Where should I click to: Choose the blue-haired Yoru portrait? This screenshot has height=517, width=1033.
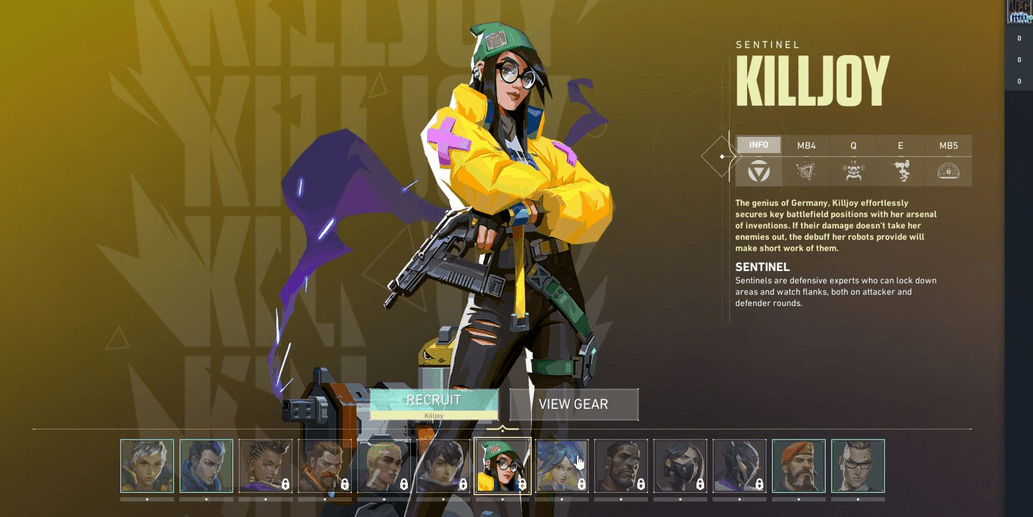206,466
